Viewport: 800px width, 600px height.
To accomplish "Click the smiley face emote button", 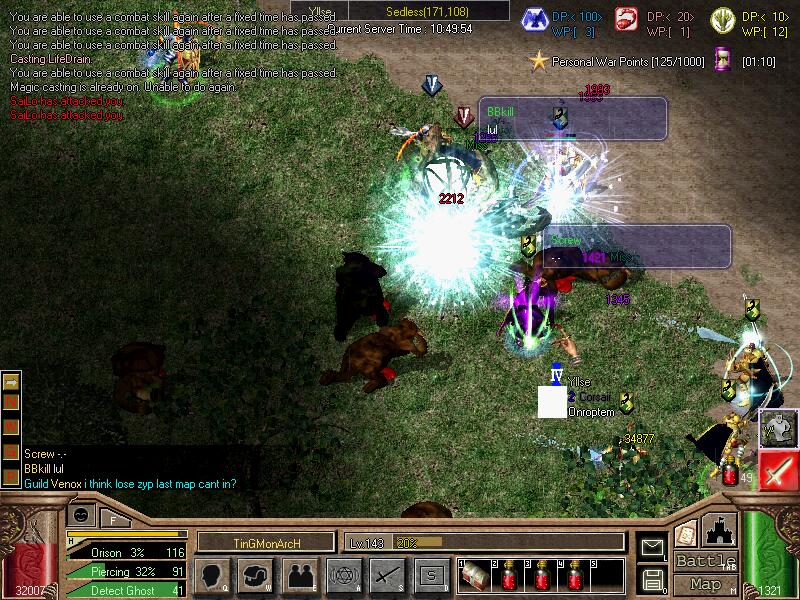I will (83, 515).
